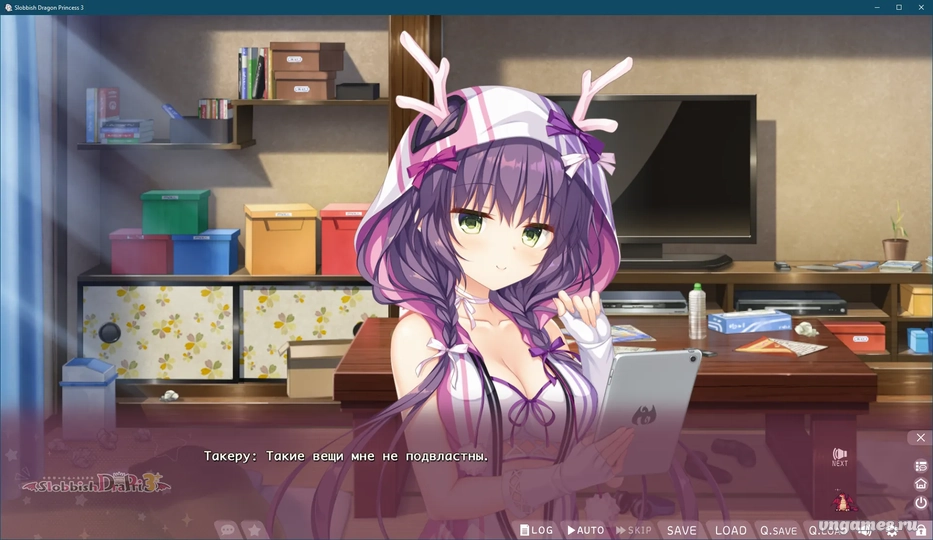The width and height of the screenshot is (933, 540).
Task: Open the list icon menu
Action: click(x=920, y=466)
